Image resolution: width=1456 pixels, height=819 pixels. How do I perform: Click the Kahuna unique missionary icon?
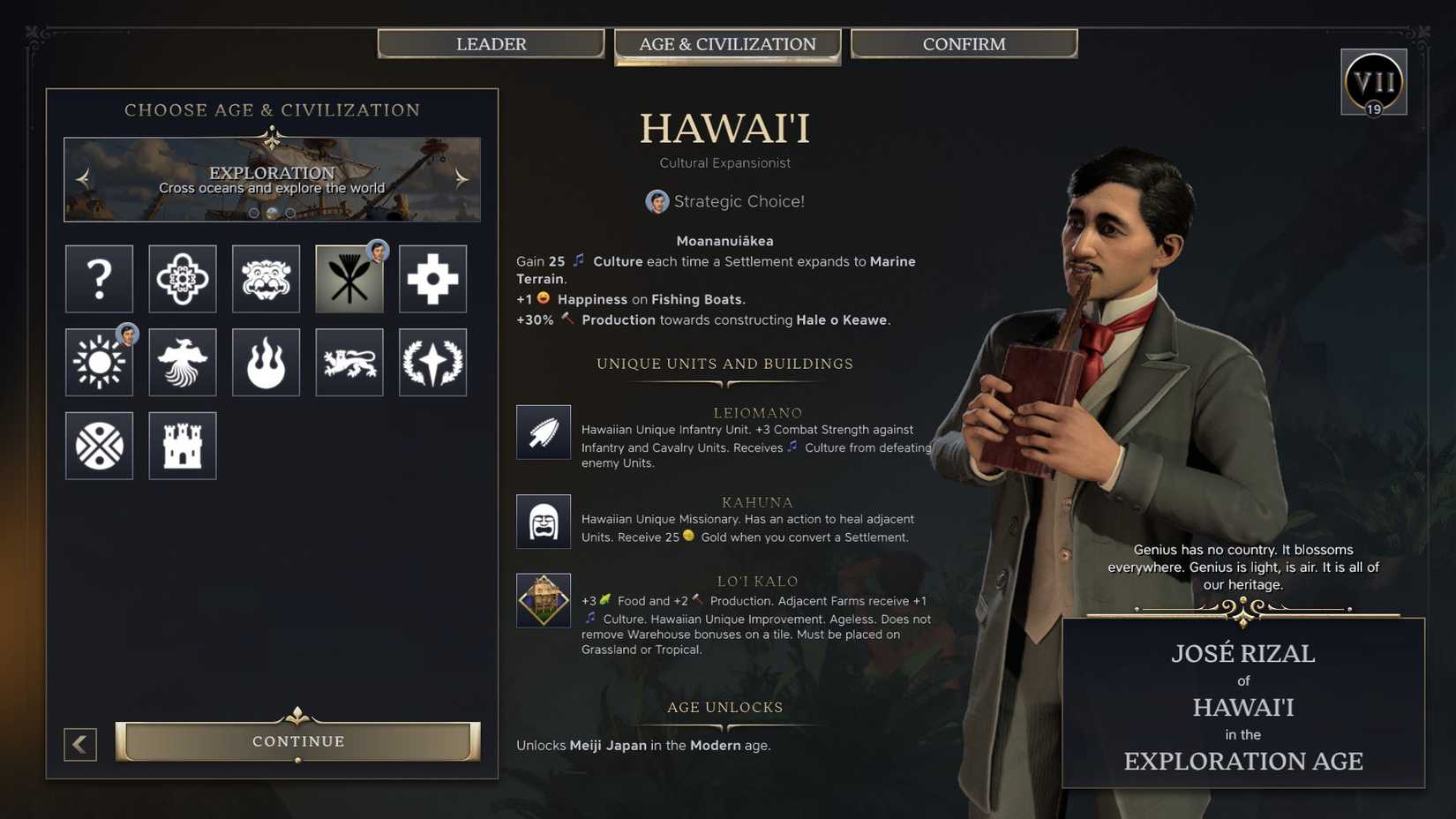(544, 521)
